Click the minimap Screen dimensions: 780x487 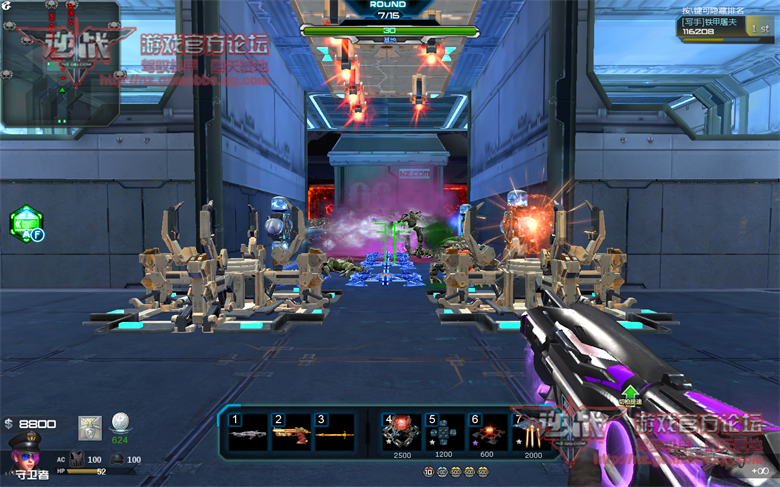(60, 65)
